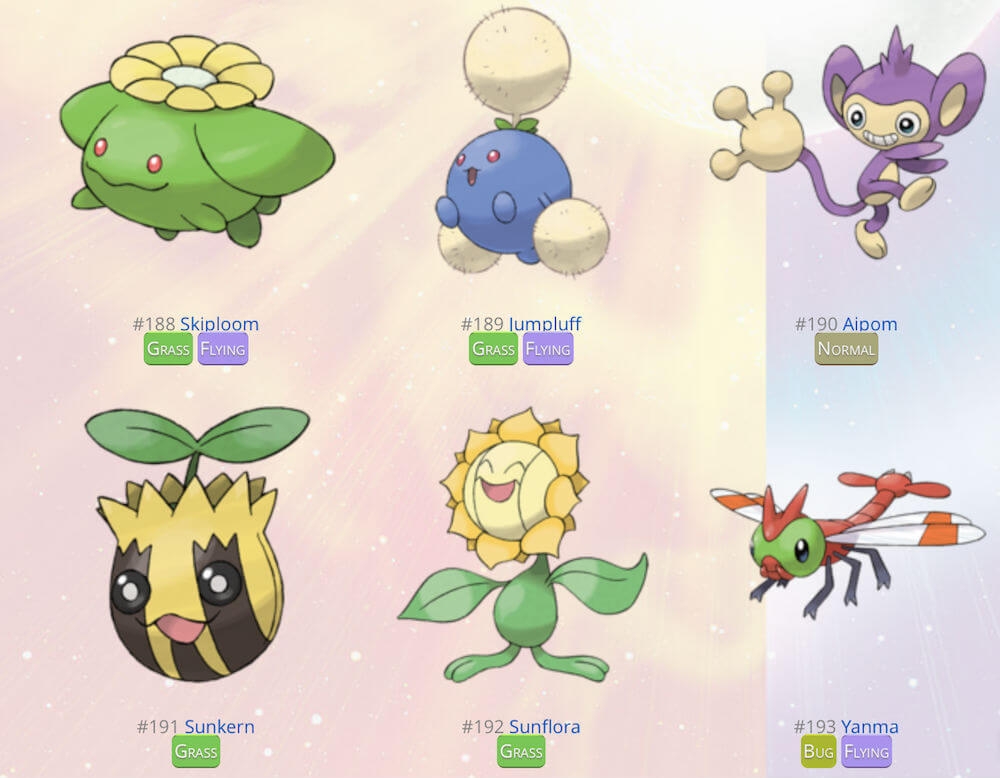Image resolution: width=1000 pixels, height=778 pixels.
Task: Open the Sunflora name link
Action: coord(544,727)
